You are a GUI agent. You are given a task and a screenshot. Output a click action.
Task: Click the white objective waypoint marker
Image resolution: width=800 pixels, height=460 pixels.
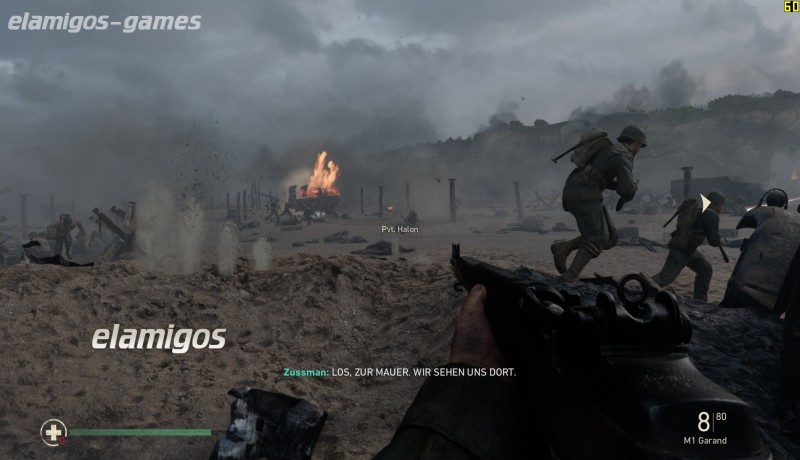pos(706,203)
